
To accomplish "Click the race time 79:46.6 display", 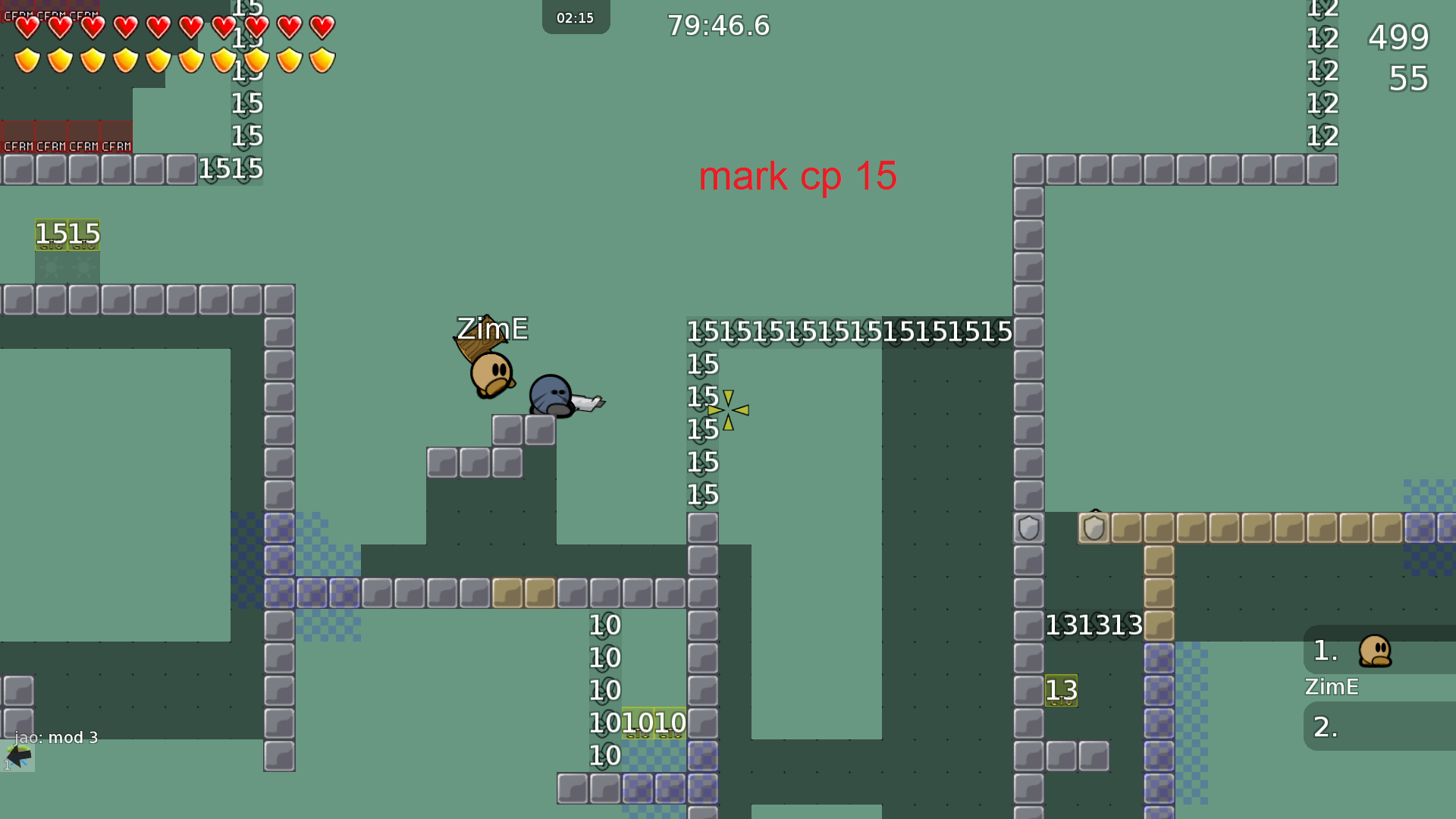I will click(x=717, y=25).
